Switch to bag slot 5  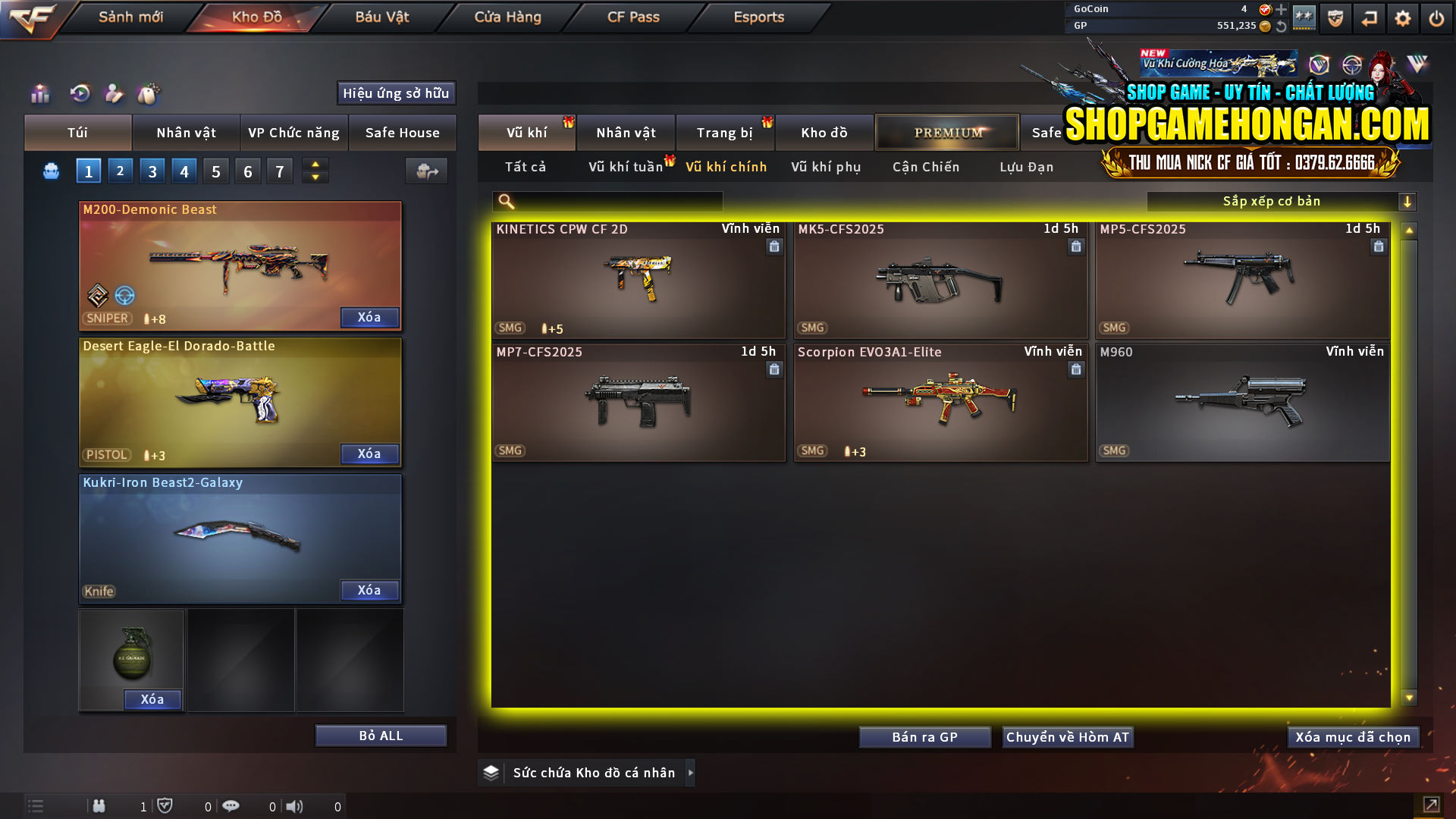pos(215,171)
